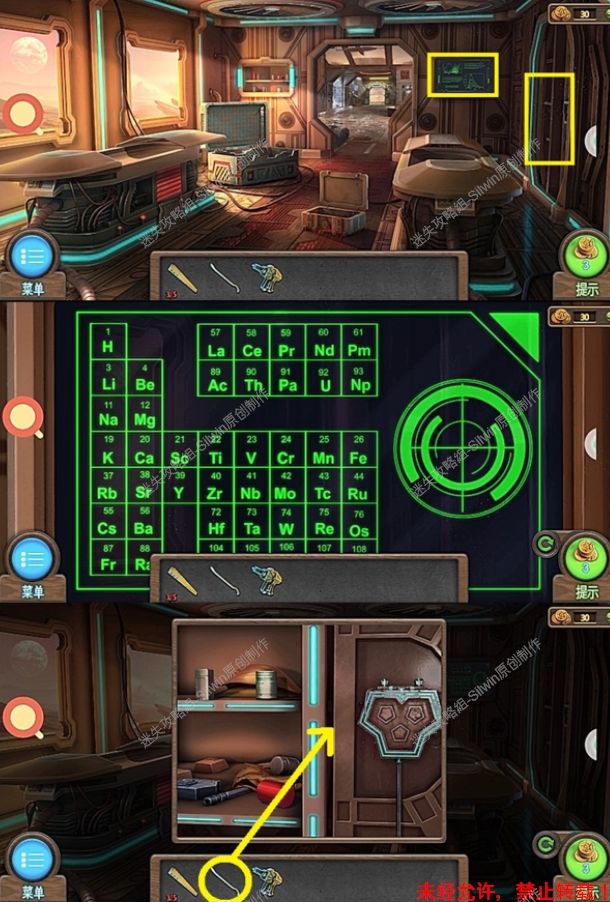Click the green return arrow beside the periodic table

(546, 545)
